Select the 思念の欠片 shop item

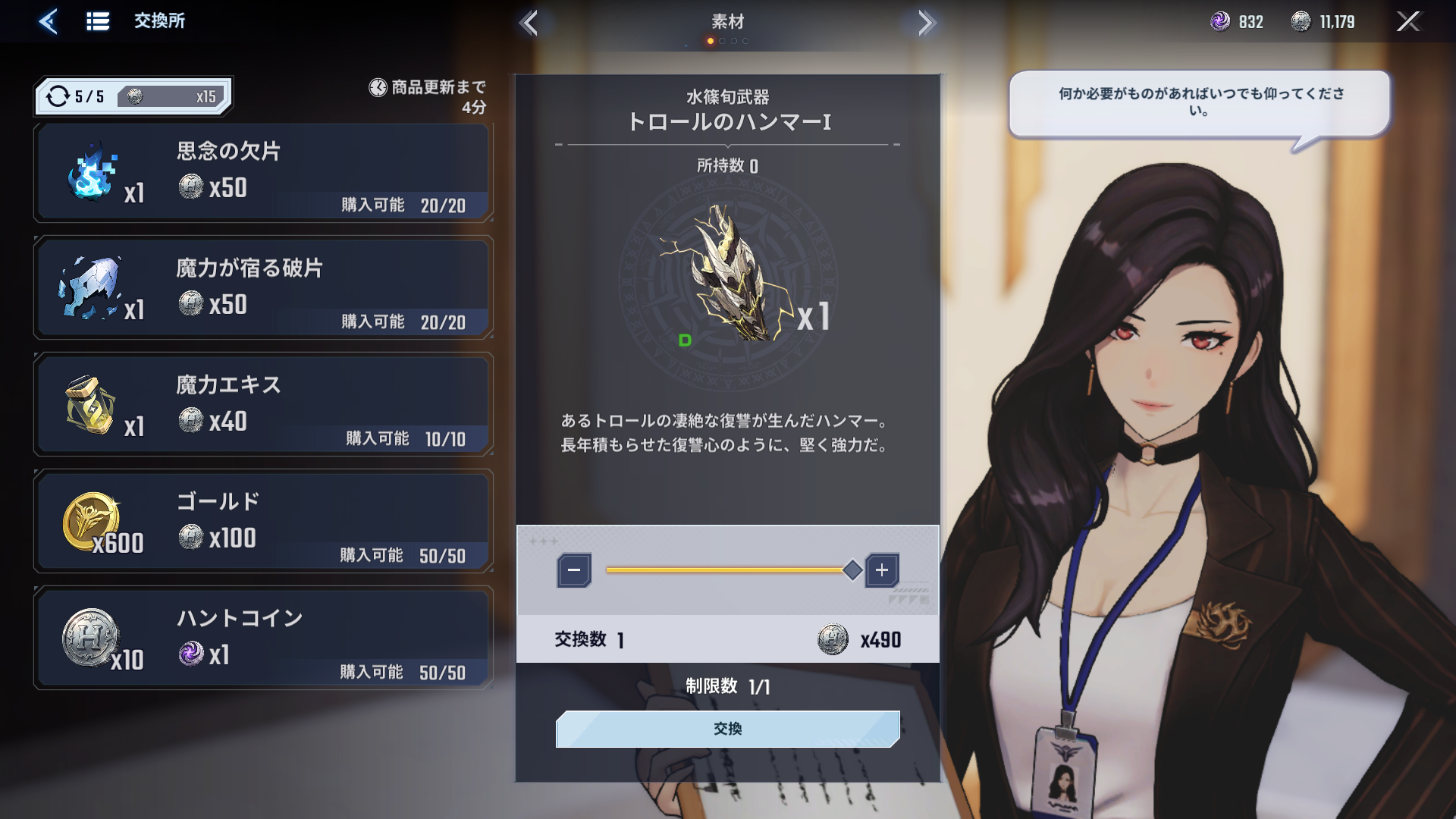[x=262, y=173]
